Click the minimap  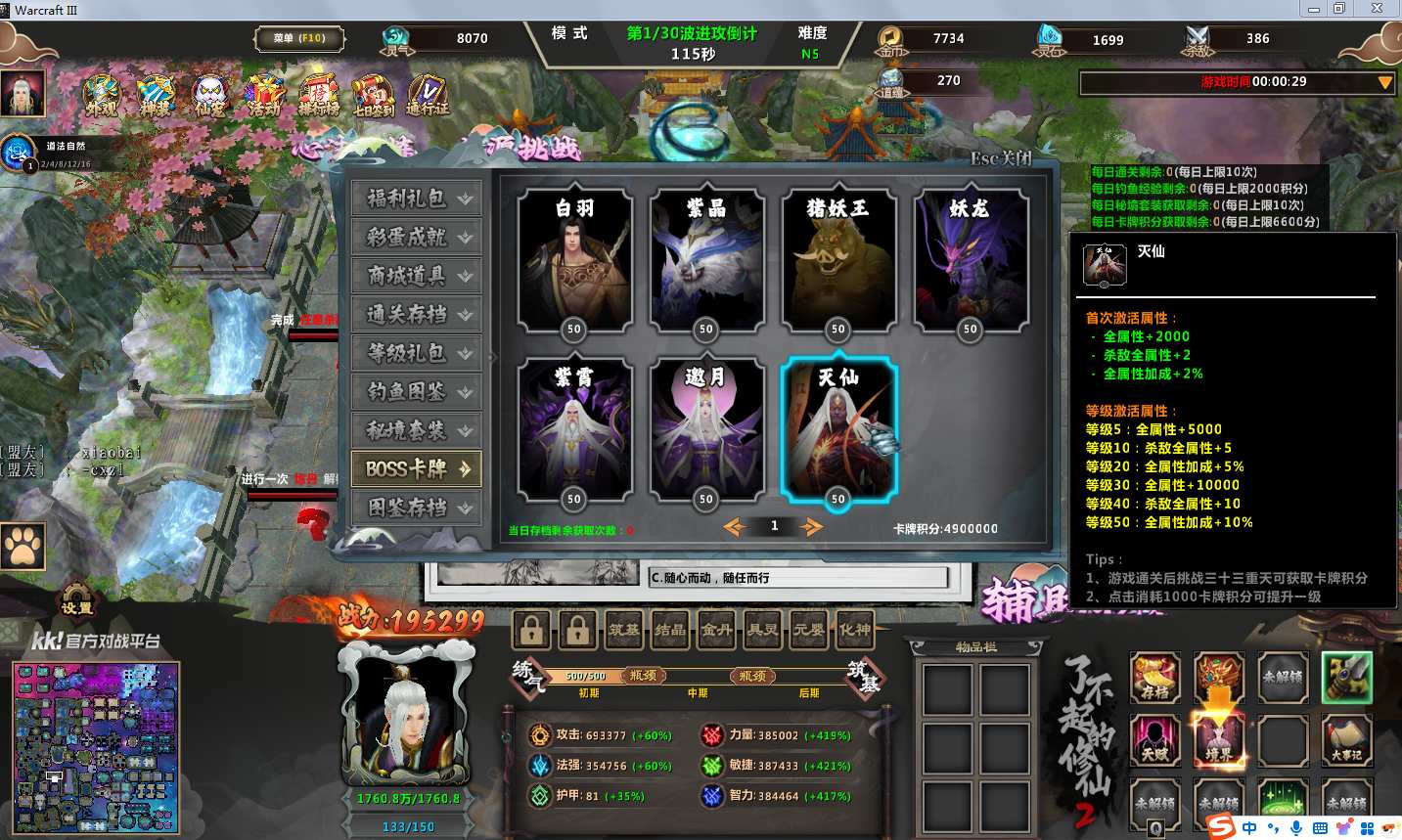tap(96, 747)
